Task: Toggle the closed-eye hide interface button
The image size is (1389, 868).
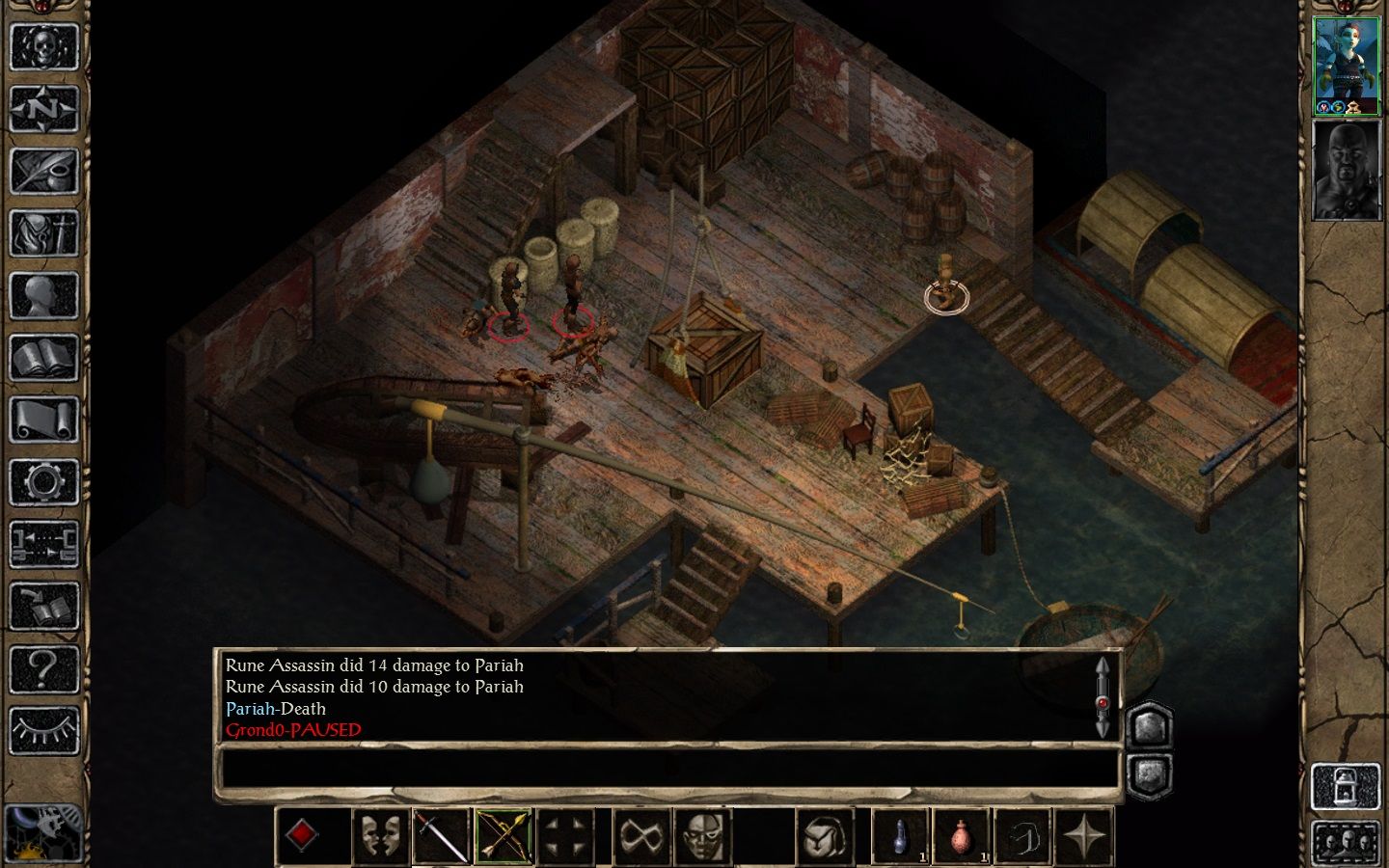Action: (x=43, y=730)
